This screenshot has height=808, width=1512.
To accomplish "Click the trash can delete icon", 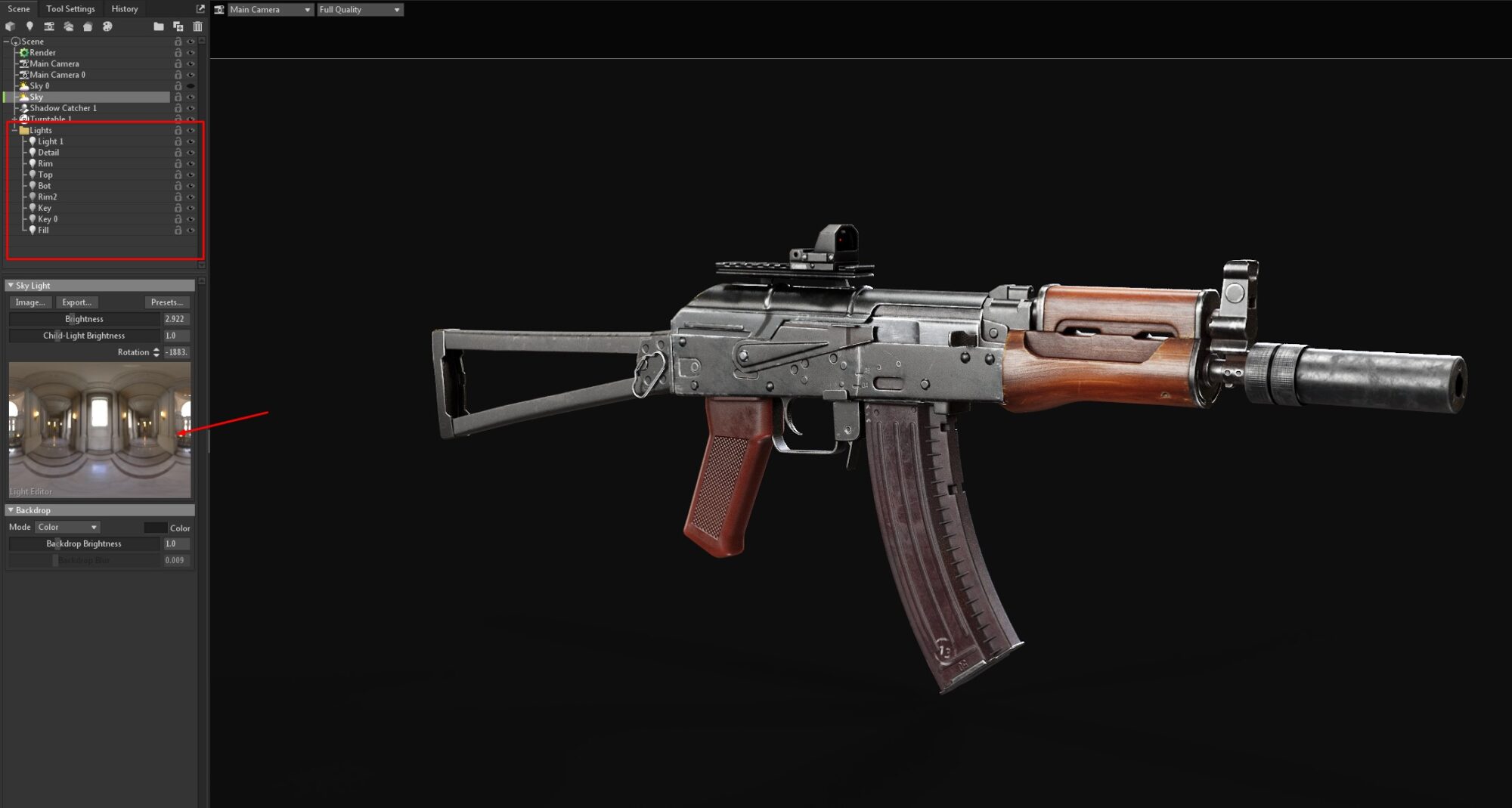I will (x=197, y=26).
